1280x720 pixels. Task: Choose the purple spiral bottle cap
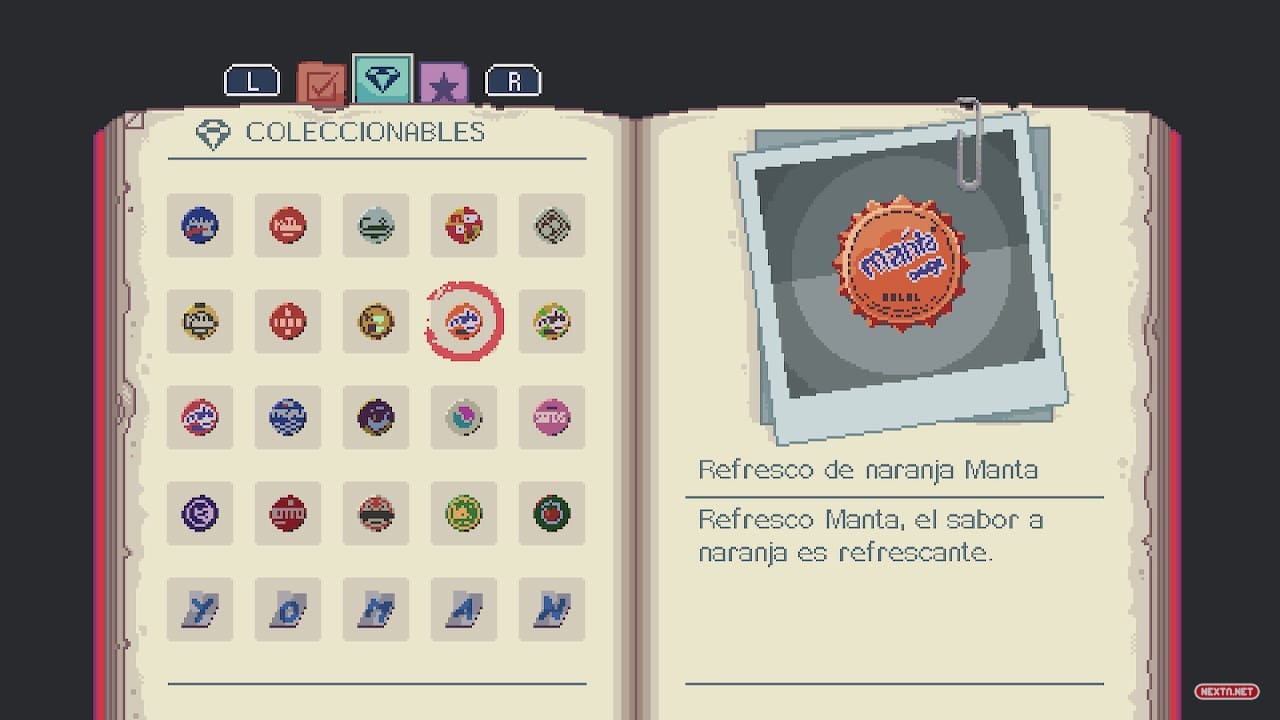(200, 513)
